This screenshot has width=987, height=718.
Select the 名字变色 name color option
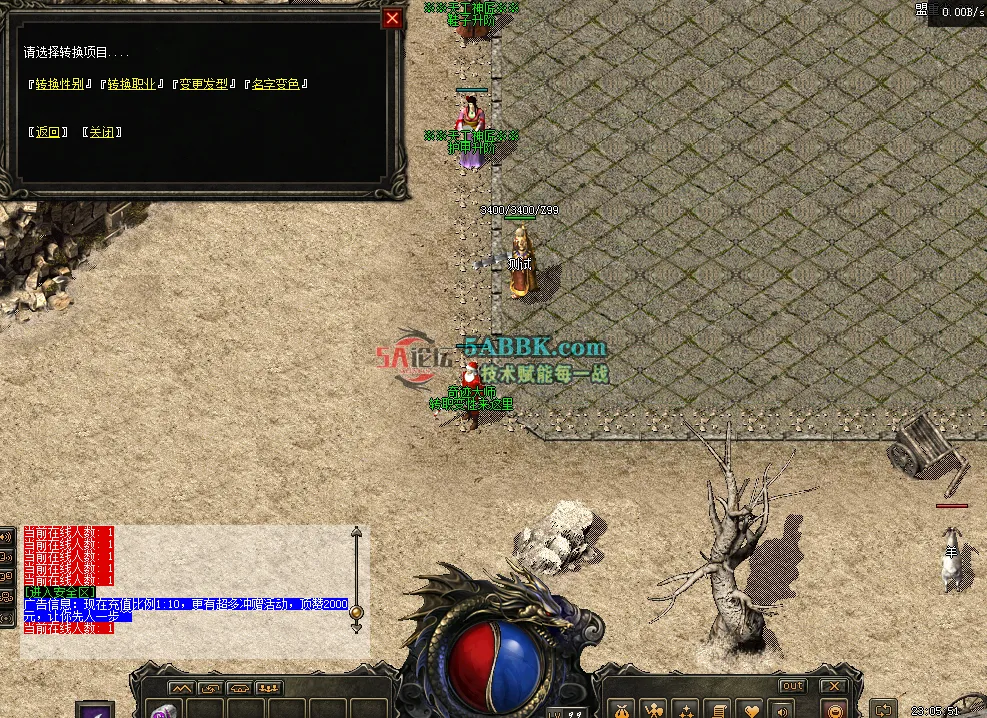click(276, 84)
